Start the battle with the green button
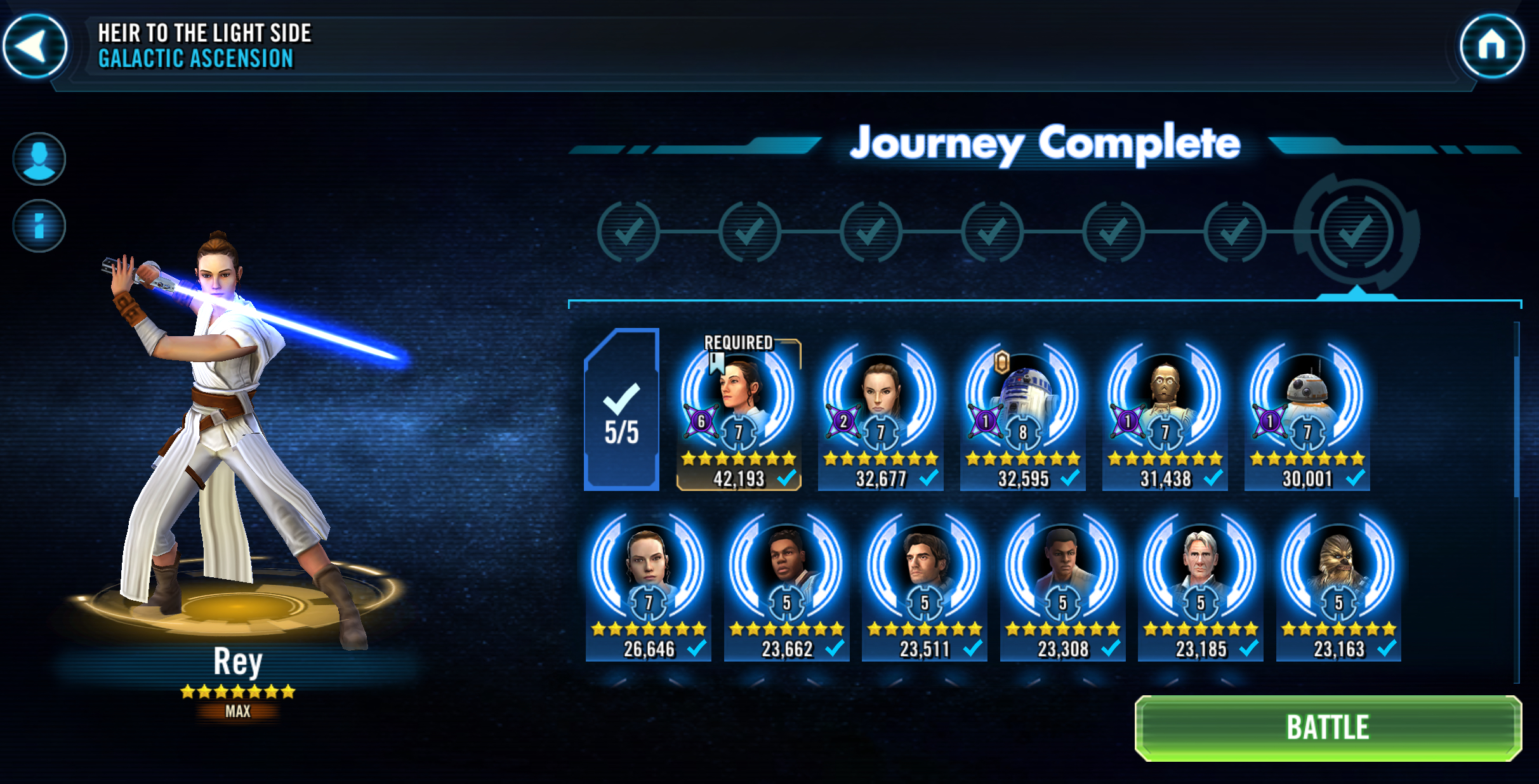This screenshot has width=1539, height=784. point(1328,728)
